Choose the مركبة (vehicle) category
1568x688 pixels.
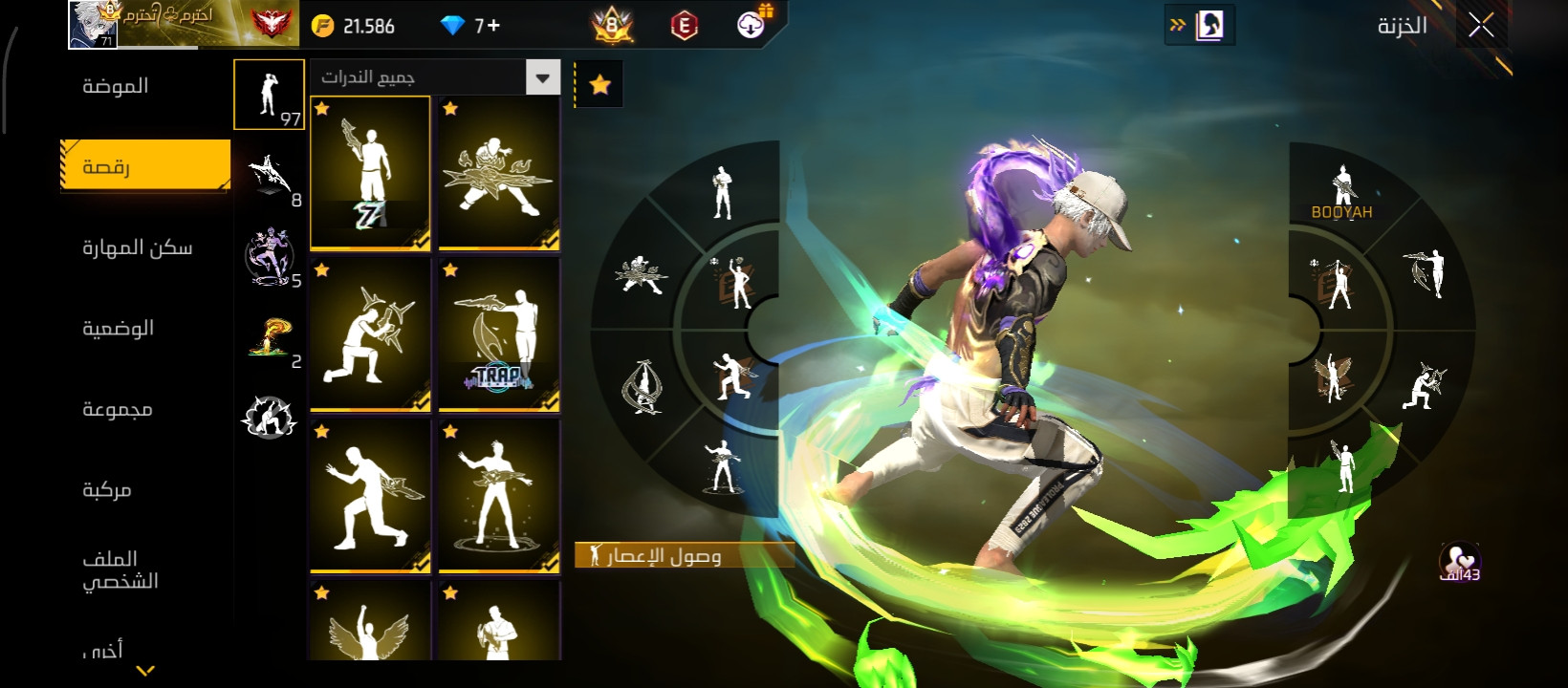106,489
